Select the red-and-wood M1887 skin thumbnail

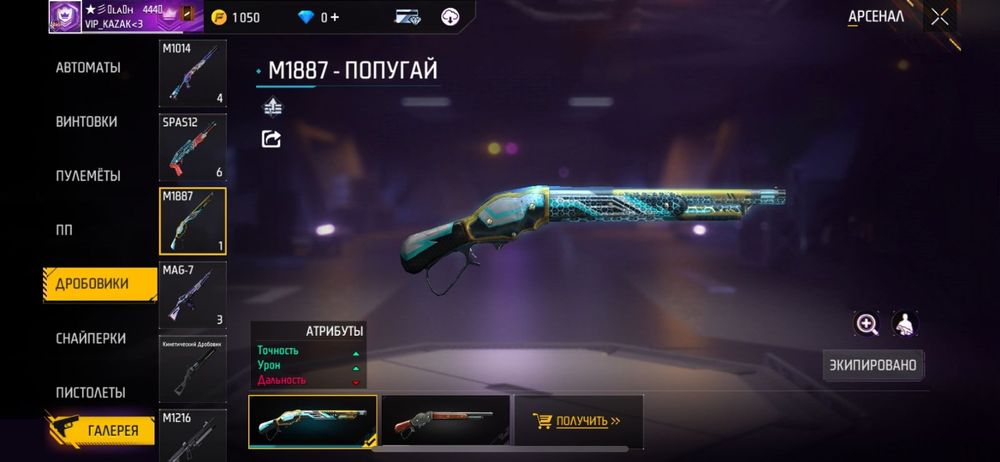(444, 421)
